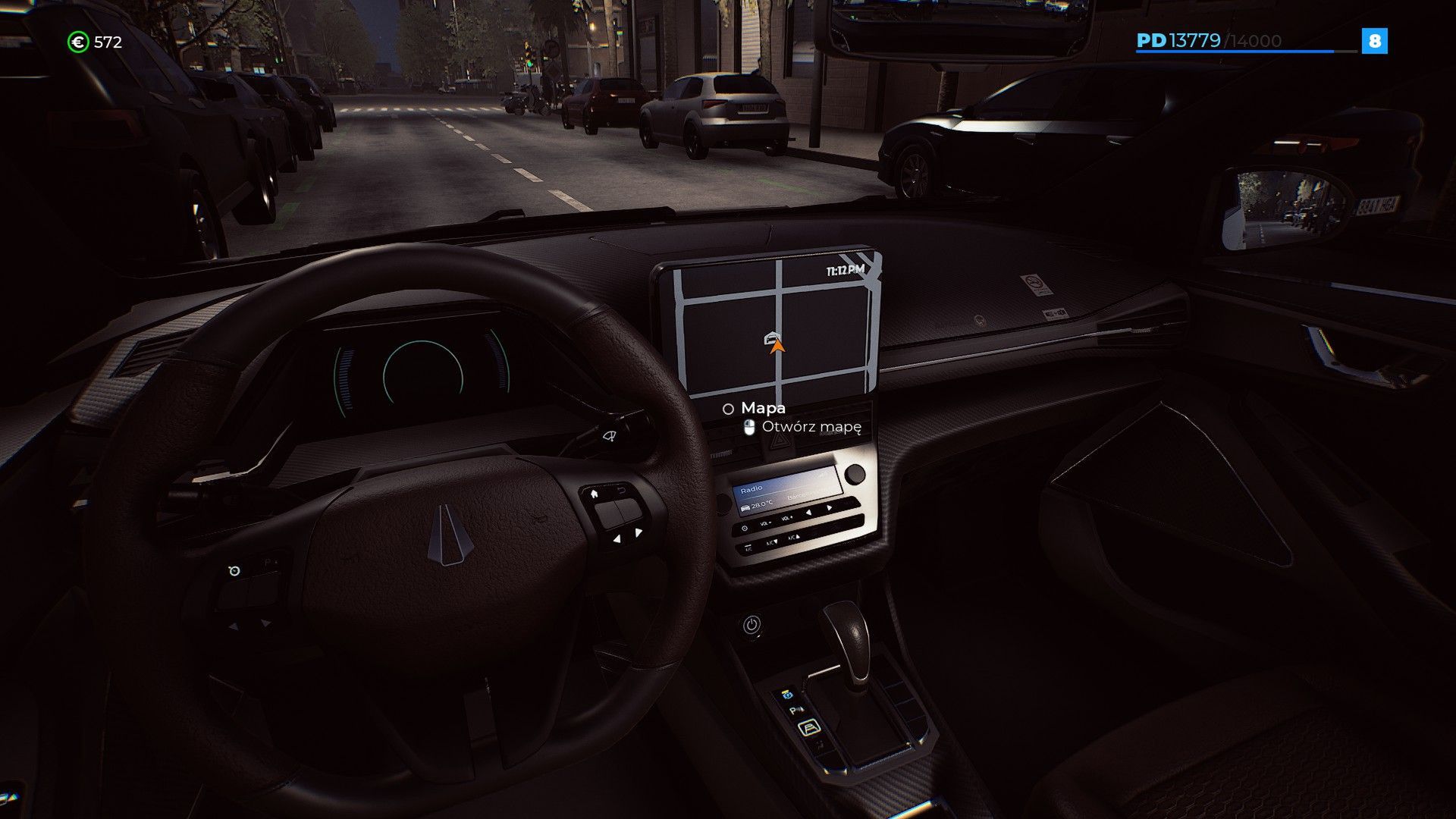Image resolution: width=1456 pixels, height=819 pixels.
Task: Toggle the engine power button near the shifter
Action: 752,624
